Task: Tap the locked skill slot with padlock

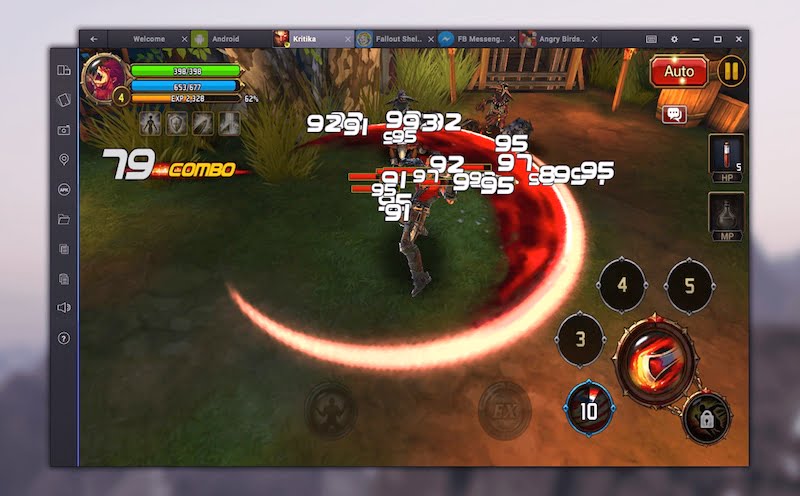Action: pyautogui.click(x=706, y=418)
